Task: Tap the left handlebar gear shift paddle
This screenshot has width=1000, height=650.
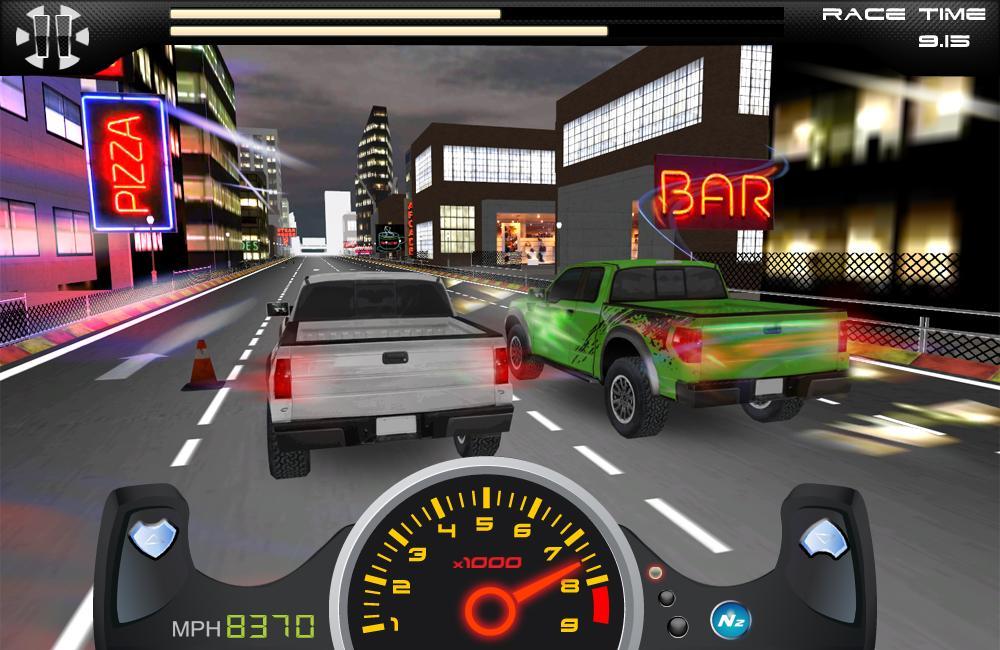Action: pyautogui.click(x=153, y=539)
